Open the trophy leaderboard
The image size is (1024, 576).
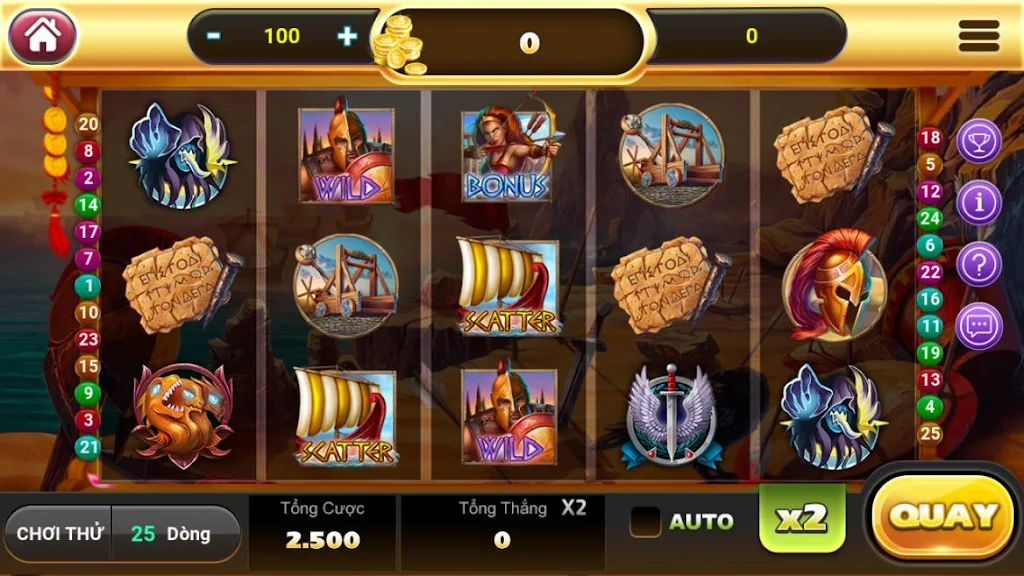(979, 142)
